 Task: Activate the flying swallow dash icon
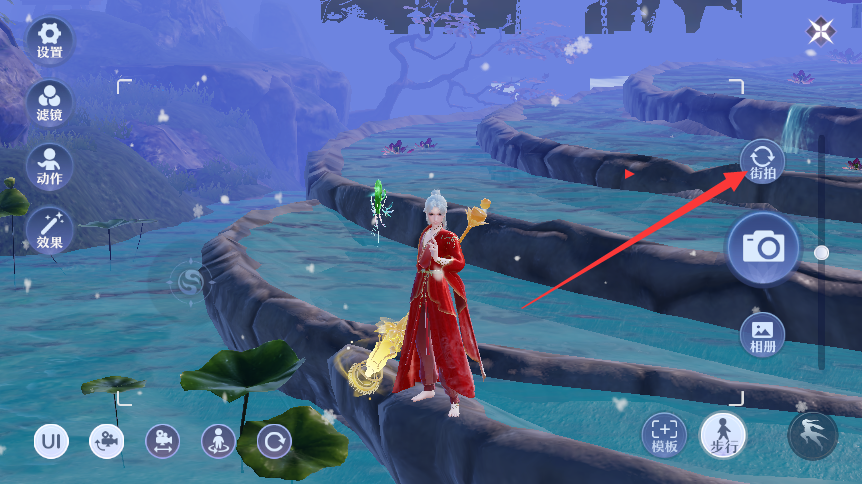(812, 433)
